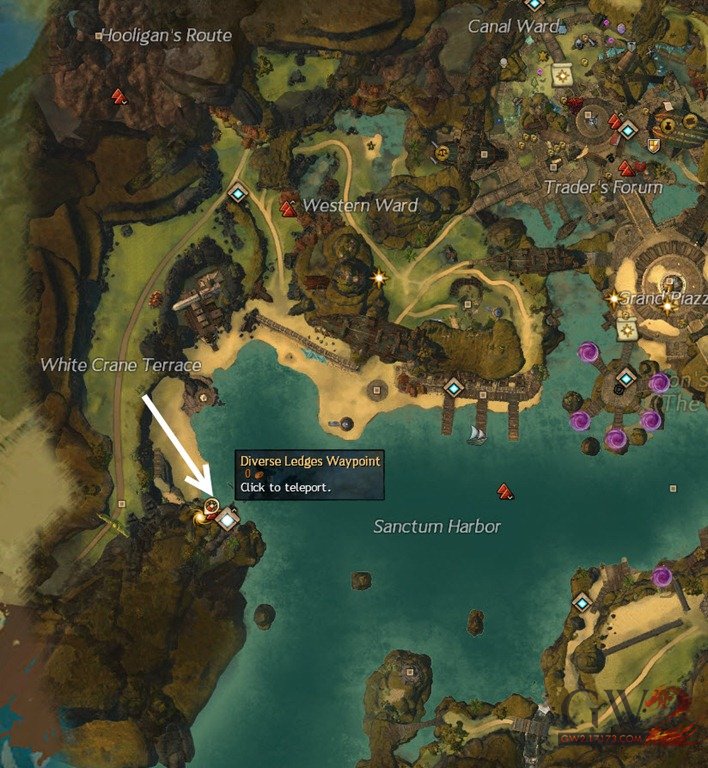Click the star marker left of Grand Piazza
Screen dimensions: 708x768
(x=614, y=298)
